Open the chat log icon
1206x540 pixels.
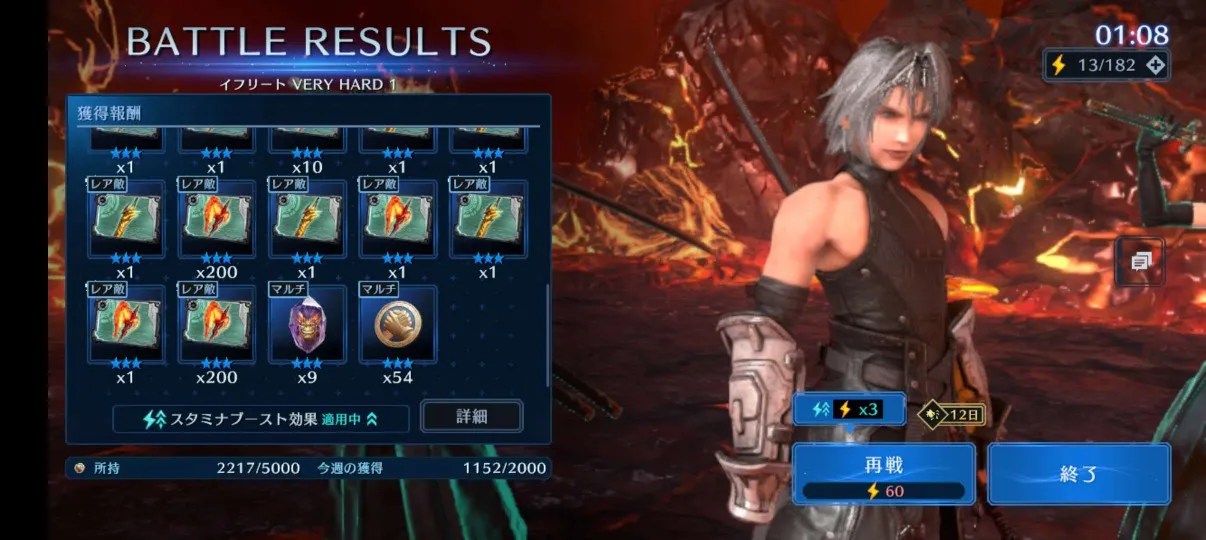pyautogui.click(x=1141, y=262)
